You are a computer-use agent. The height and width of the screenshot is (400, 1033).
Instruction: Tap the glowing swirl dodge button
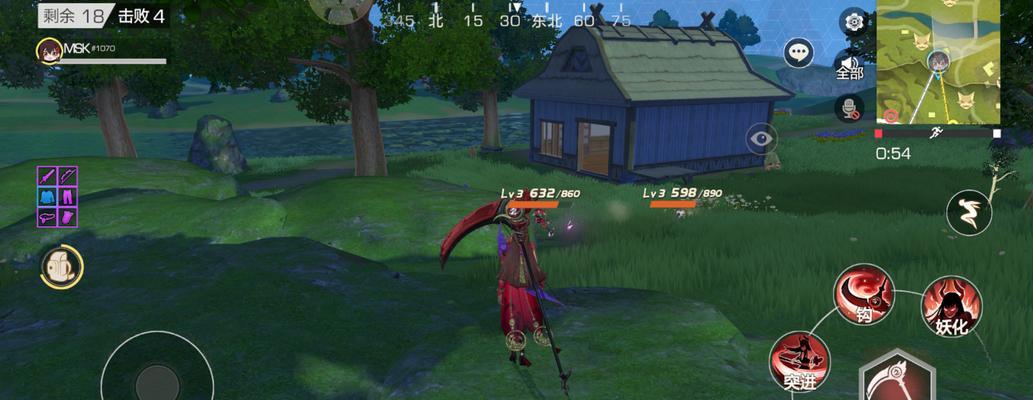pyautogui.click(x=969, y=212)
